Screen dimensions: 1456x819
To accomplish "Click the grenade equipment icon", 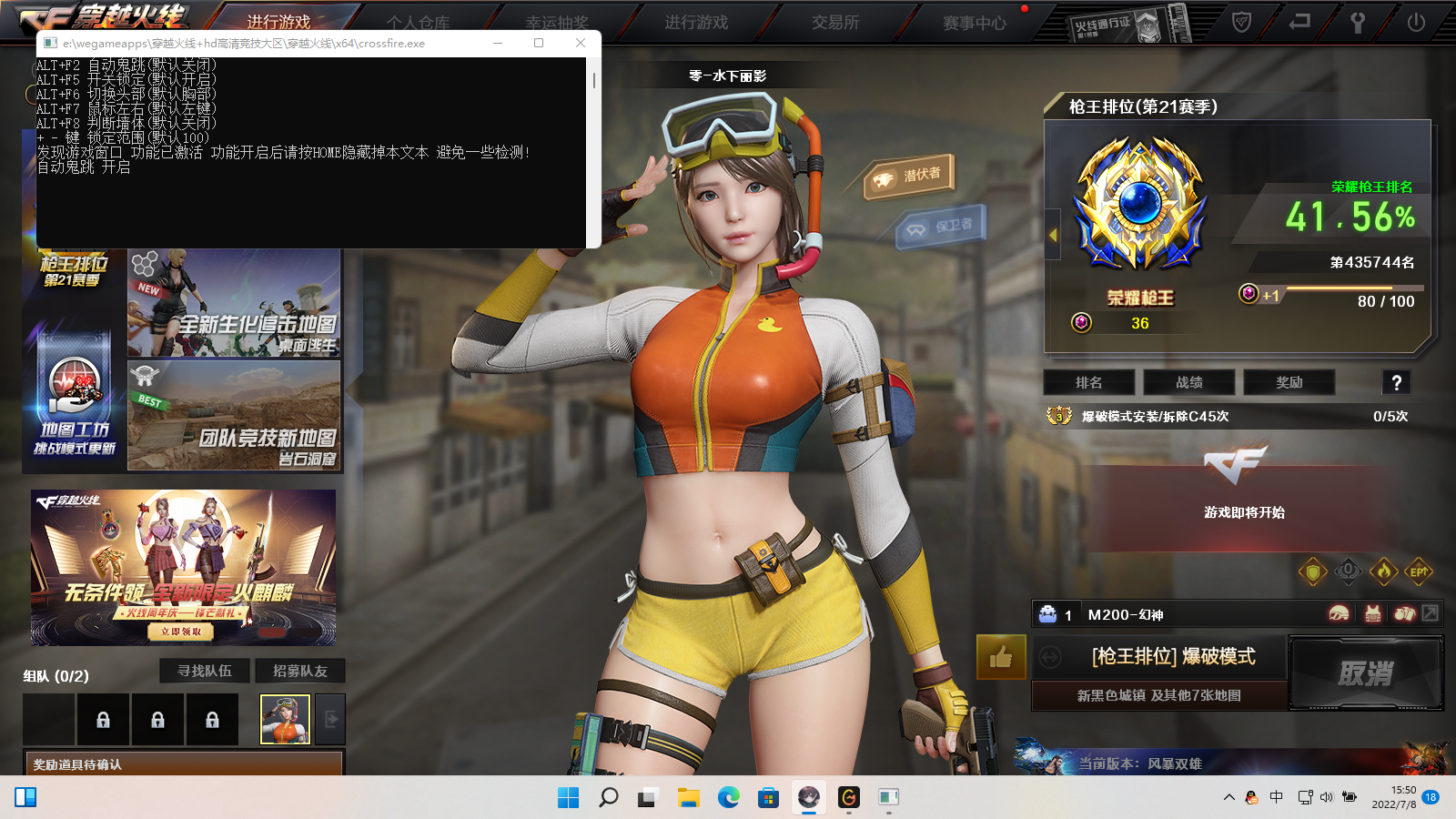I will click(1406, 614).
